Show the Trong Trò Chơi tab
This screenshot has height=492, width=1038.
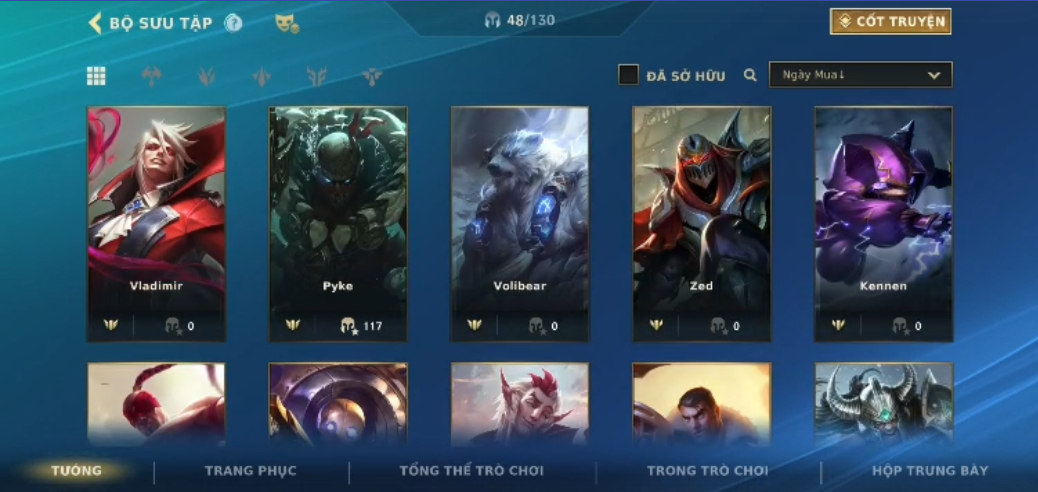tap(707, 471)
